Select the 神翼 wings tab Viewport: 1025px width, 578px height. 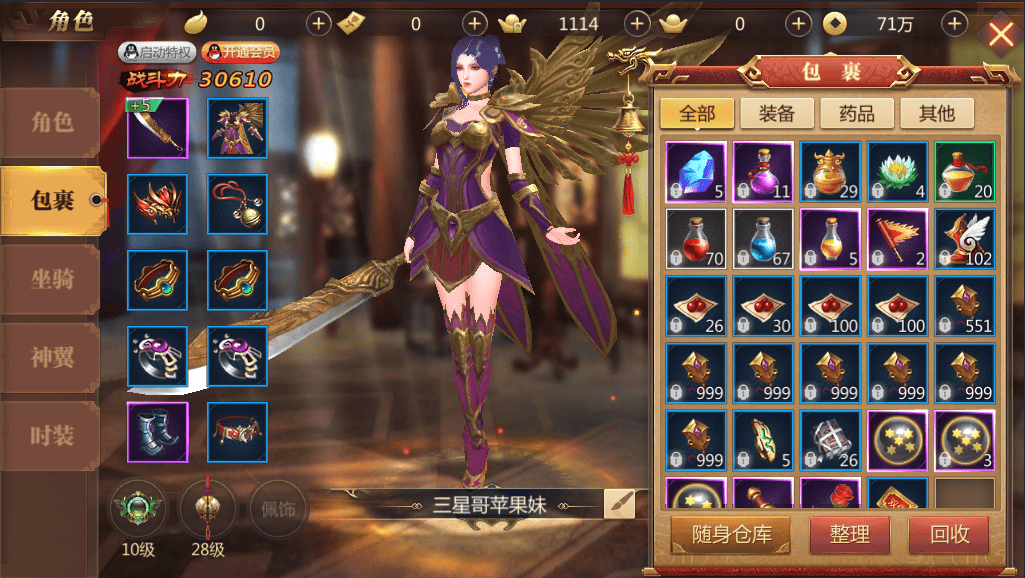point(52,357)
